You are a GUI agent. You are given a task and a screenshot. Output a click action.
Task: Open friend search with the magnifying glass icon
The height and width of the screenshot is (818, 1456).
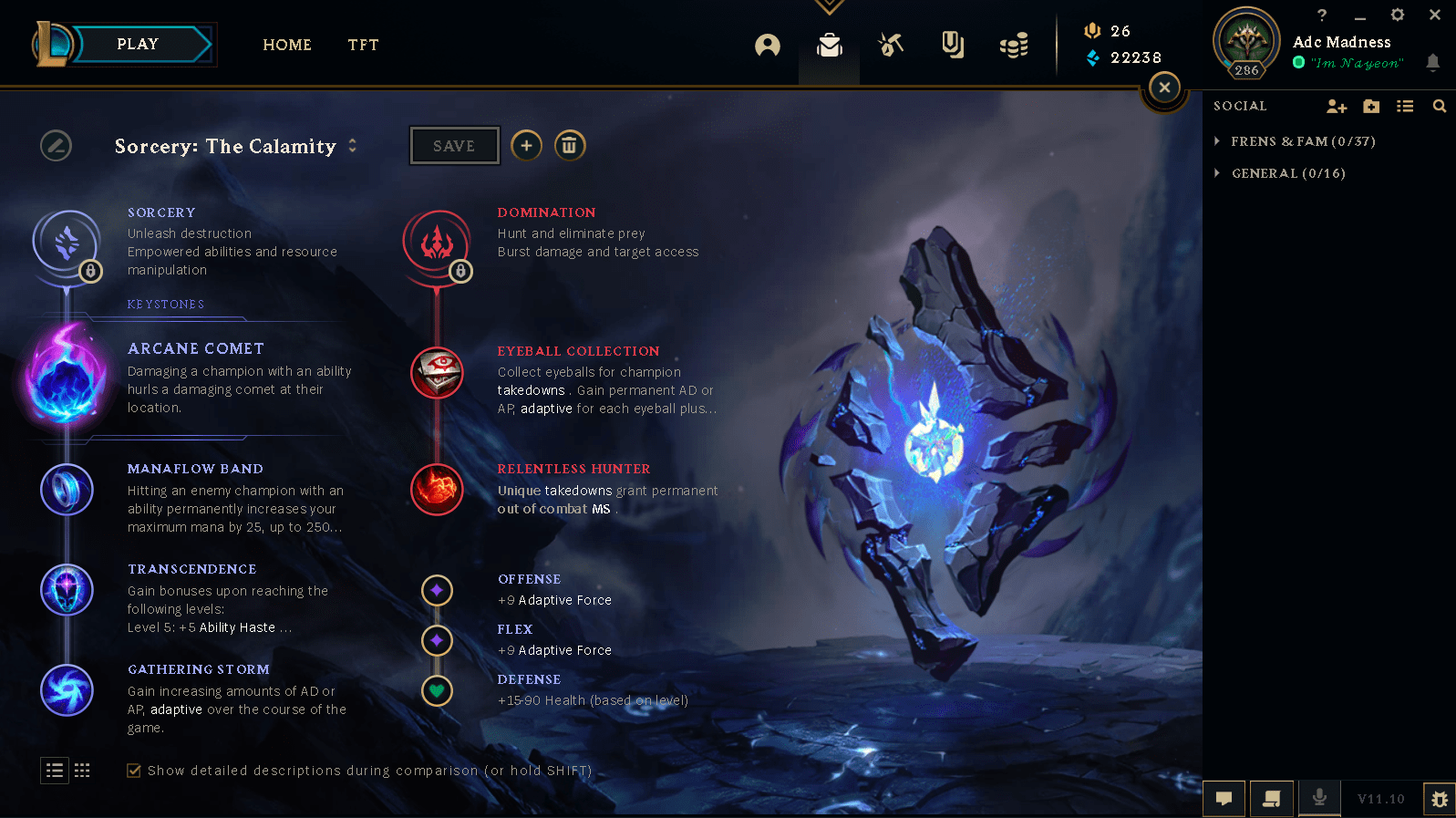coord(1440,106)
